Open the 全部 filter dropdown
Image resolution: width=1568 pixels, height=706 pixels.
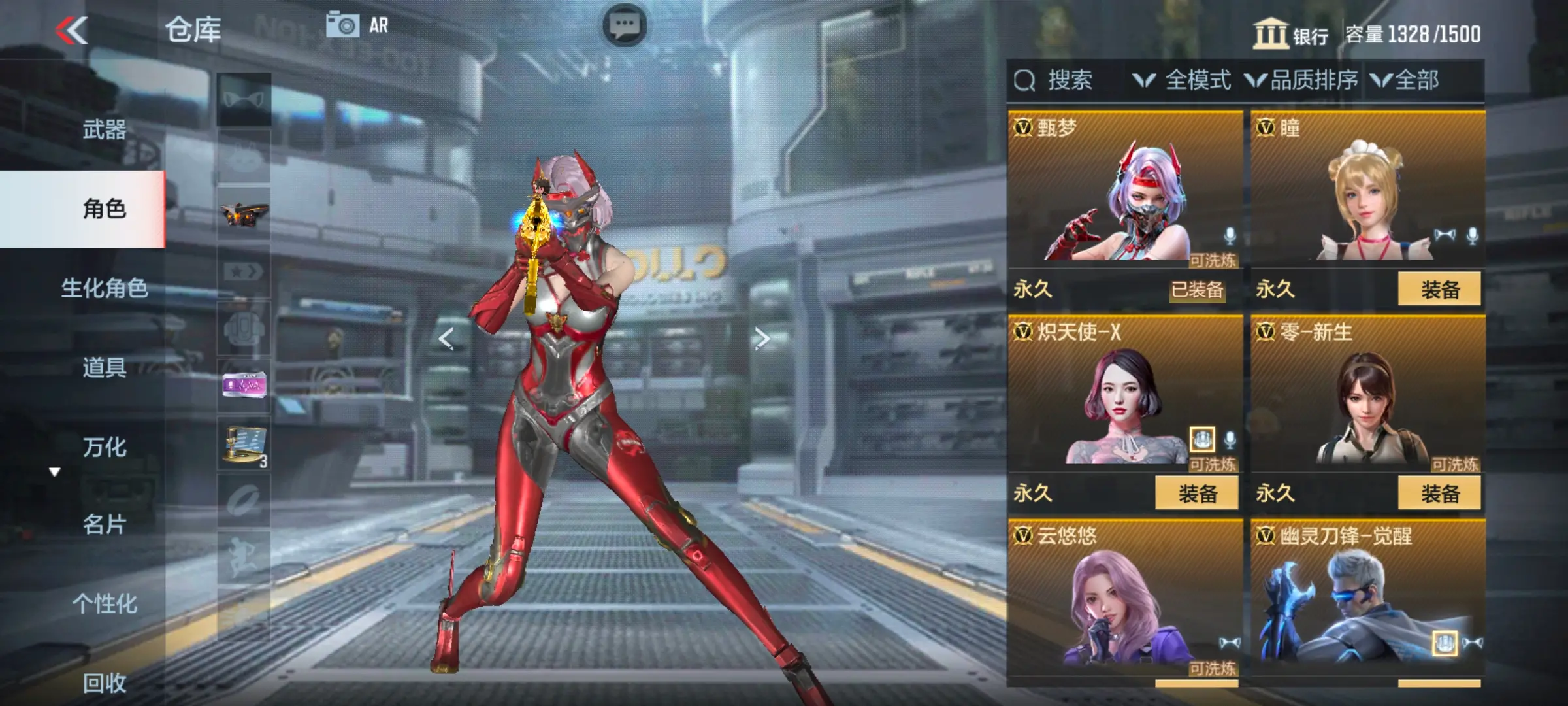point(1405,80)
